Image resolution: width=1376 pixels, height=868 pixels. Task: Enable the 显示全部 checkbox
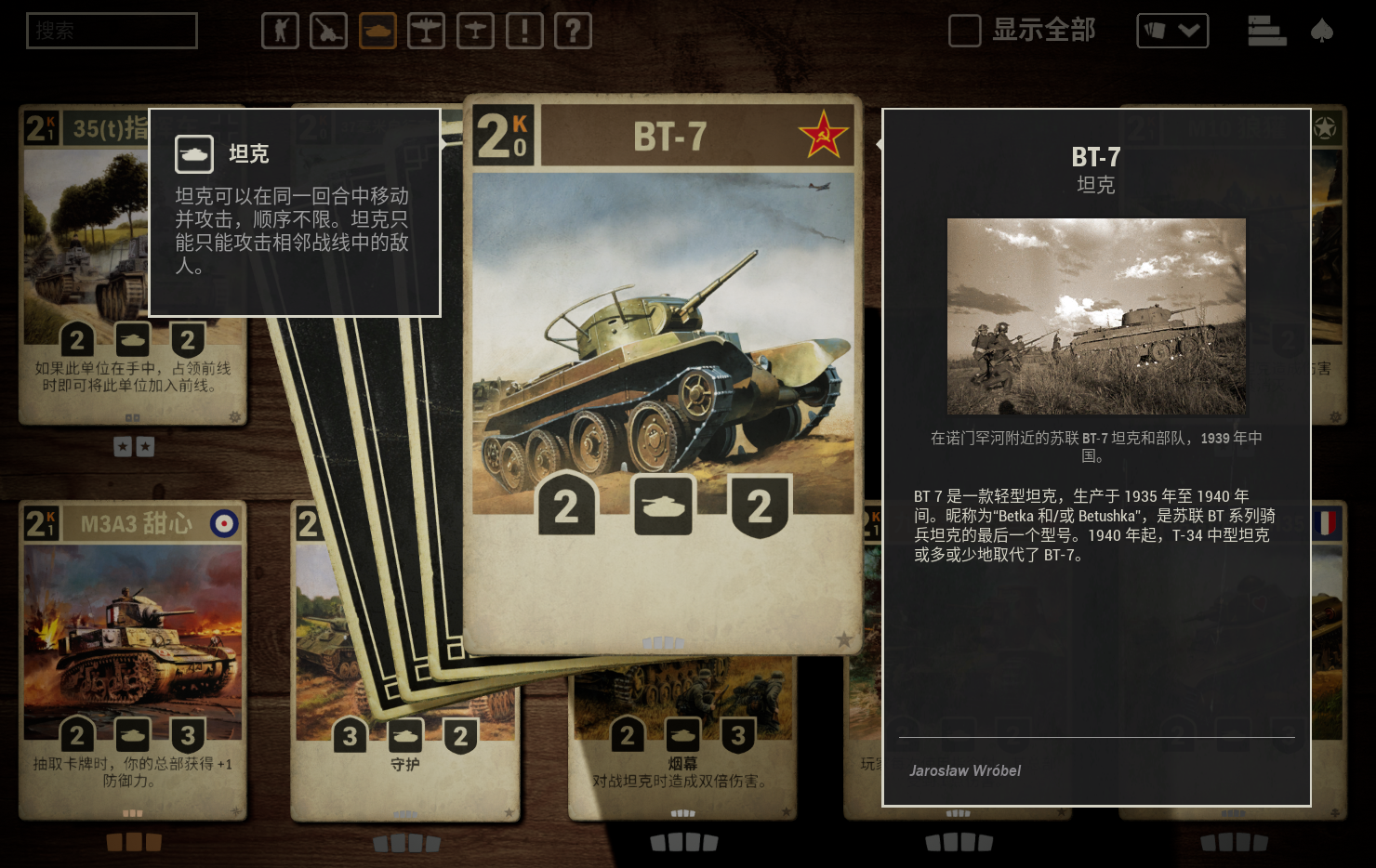point(964,31)
